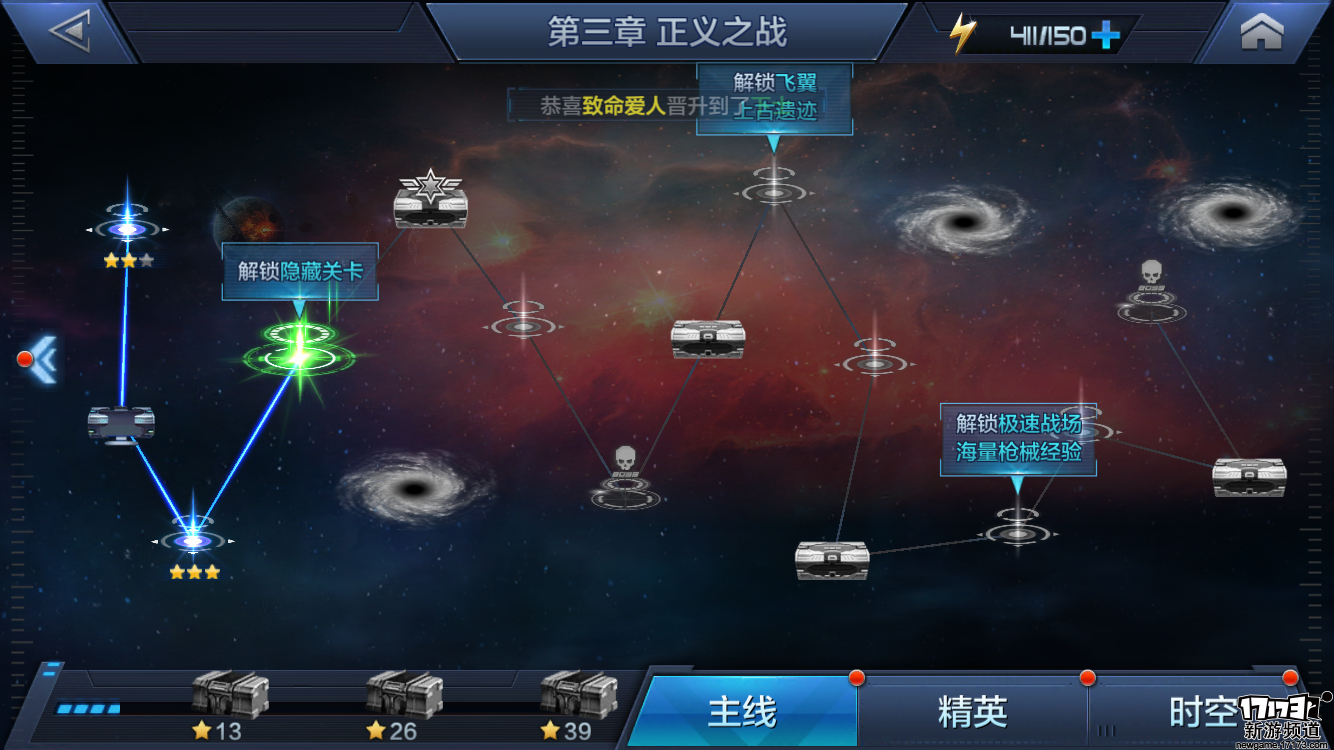Return to the home screen
Viewport: 1334px width, 750px height.
(1261, 32)
